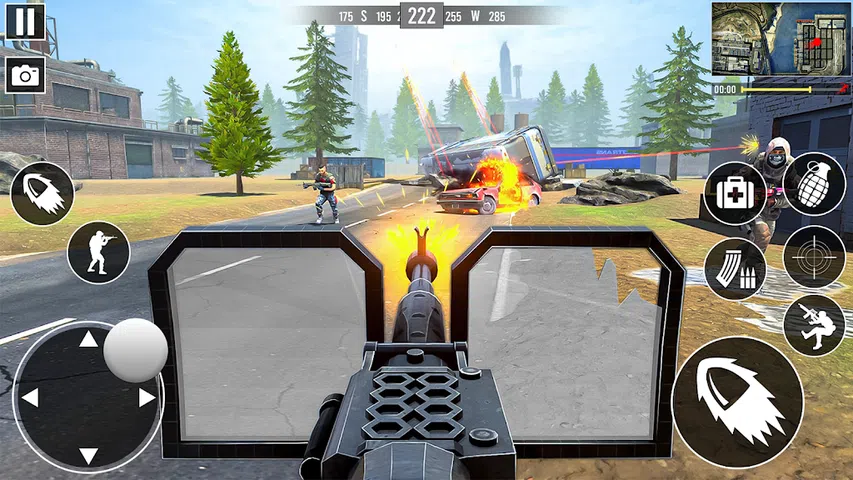Take a screenshot with the camera button
Image resolution: width=853 pixels, height=480 pixels.
click(25, 74)
